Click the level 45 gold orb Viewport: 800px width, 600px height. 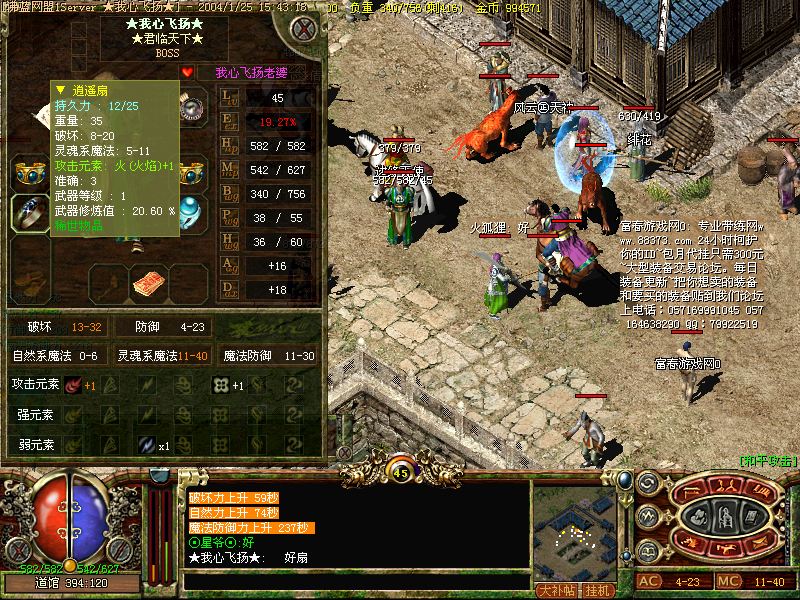[x=401, y=471]
